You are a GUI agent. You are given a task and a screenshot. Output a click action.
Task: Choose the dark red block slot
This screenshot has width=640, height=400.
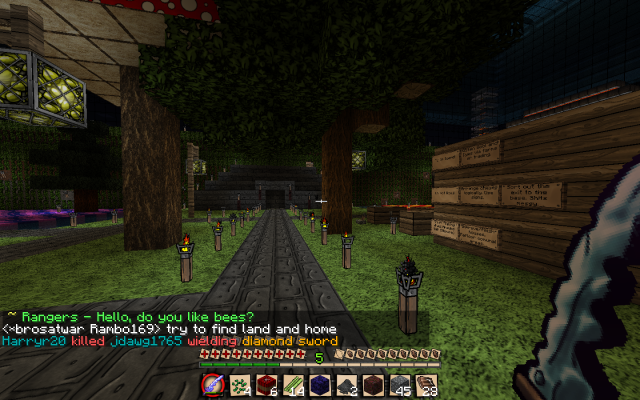tap(373, 384)
